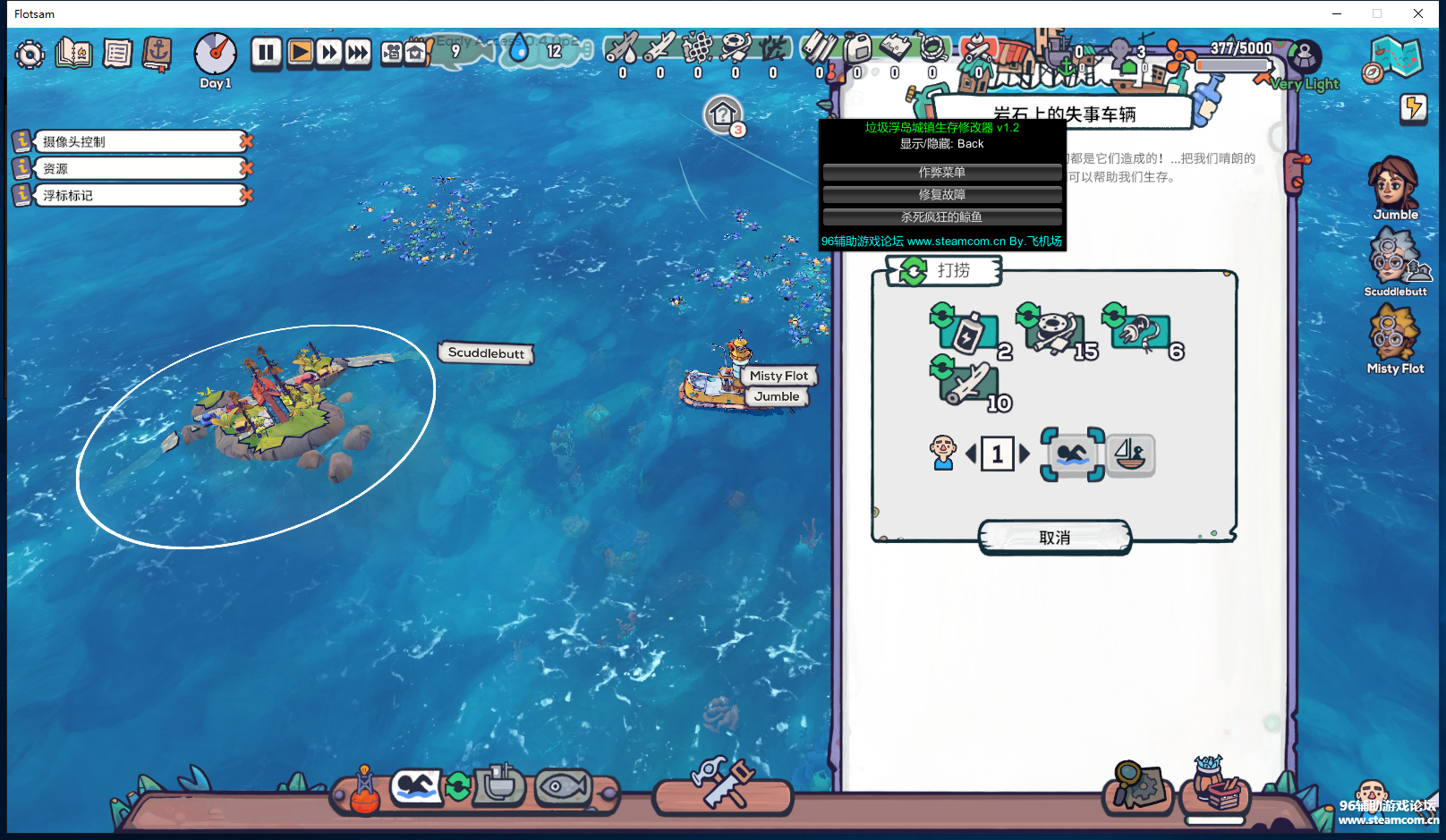This screenshot has width=1446, height=840.
Task: Pause the game with the pause button
Action: (x=266, y=53)
